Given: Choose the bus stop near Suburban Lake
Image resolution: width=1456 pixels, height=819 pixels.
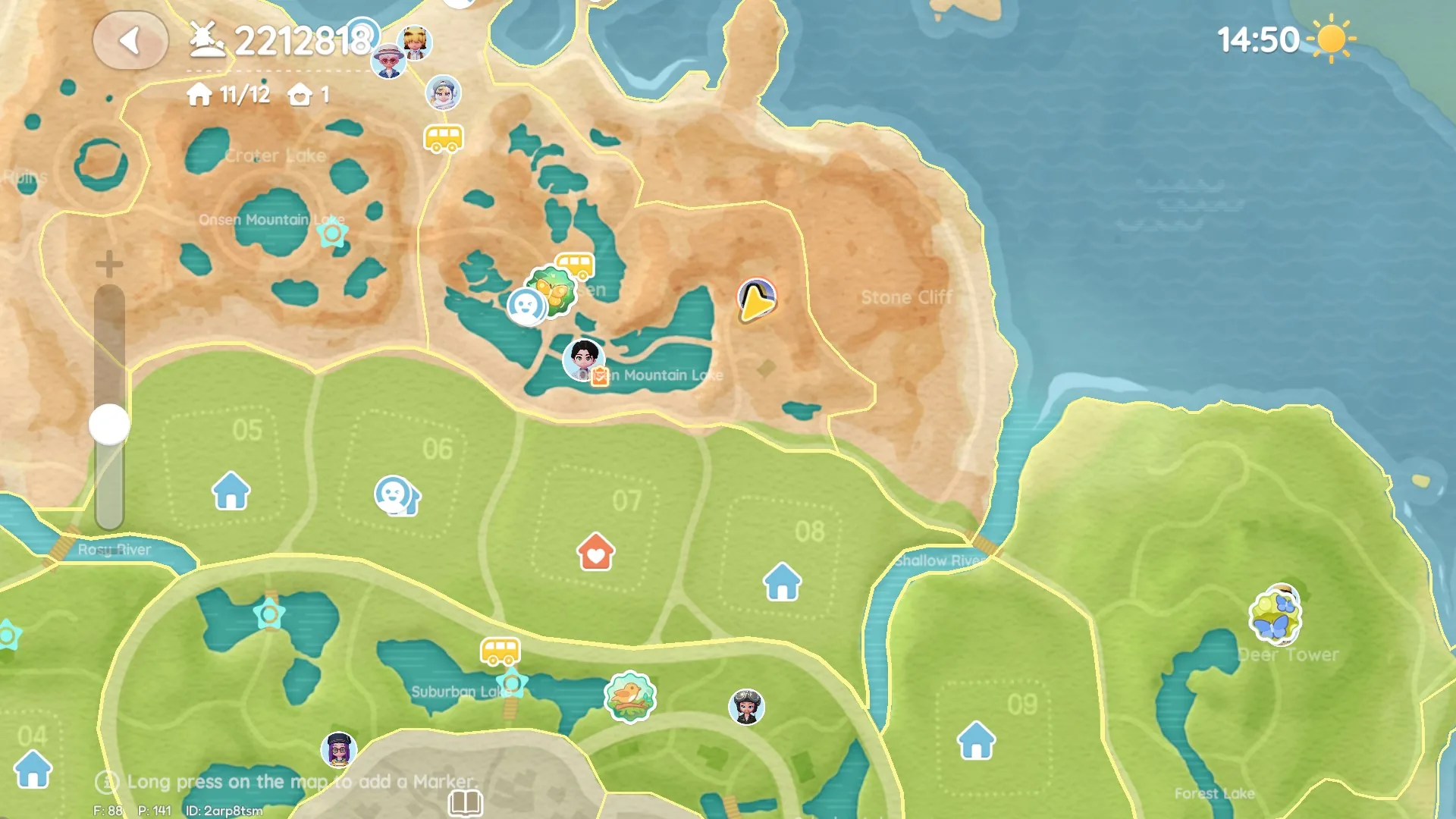Looking at the screenshot, I should click(x=500, y=651).
